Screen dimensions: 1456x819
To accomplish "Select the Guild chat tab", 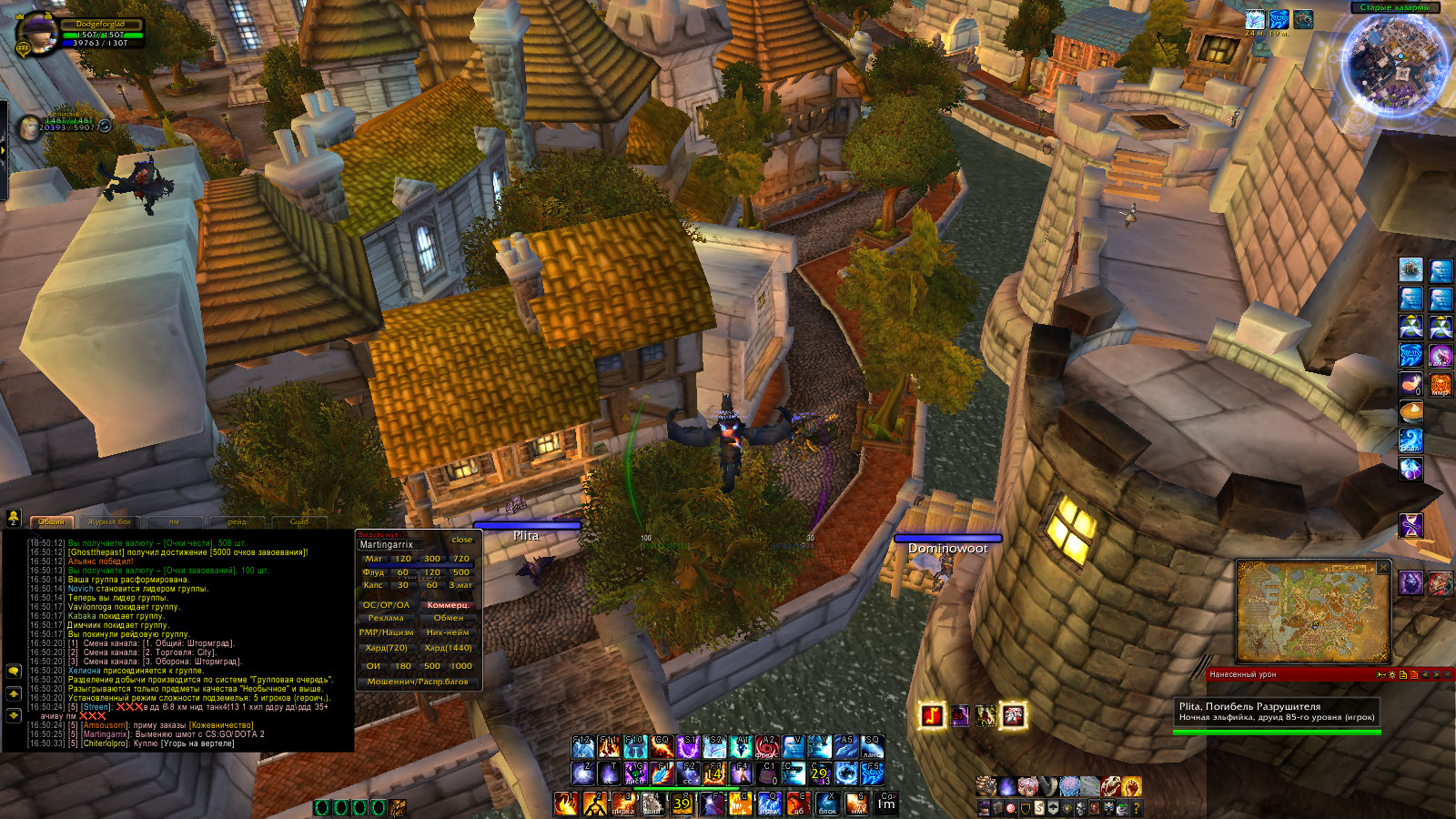I will [298, 521].
